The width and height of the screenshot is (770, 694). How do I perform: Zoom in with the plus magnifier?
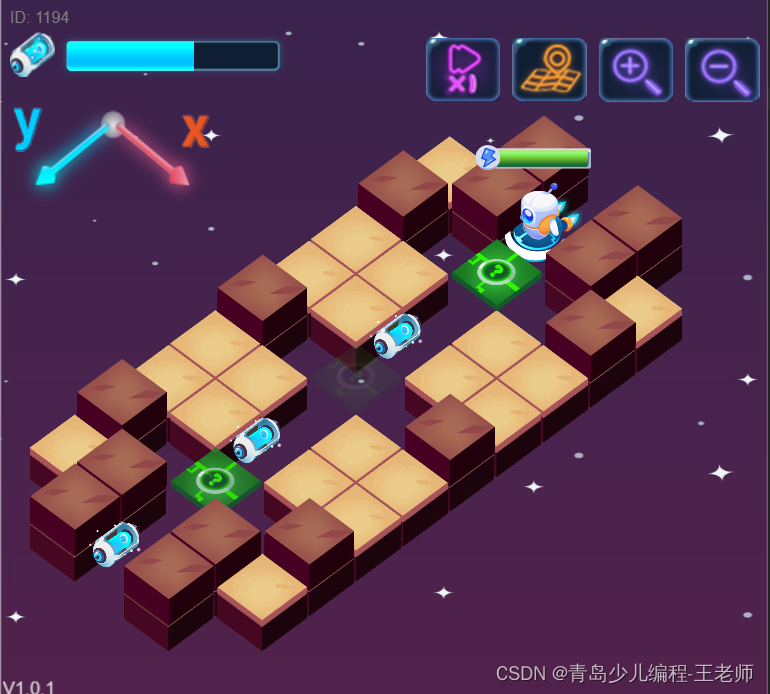click(636, 69)
